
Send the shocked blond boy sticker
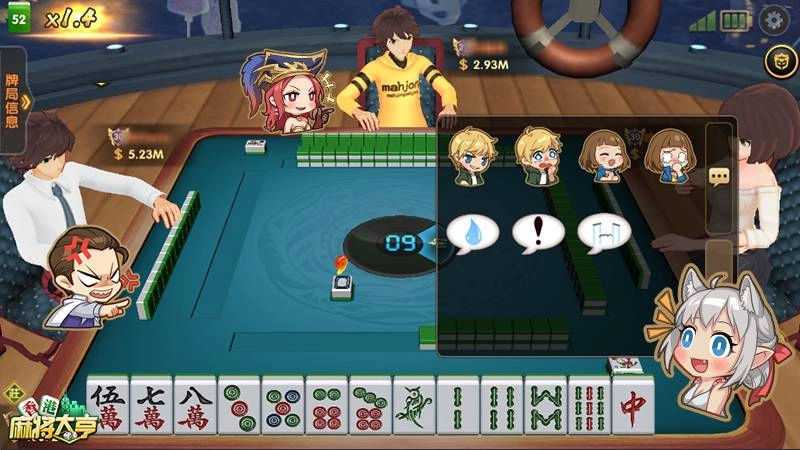tap(537, 155)
